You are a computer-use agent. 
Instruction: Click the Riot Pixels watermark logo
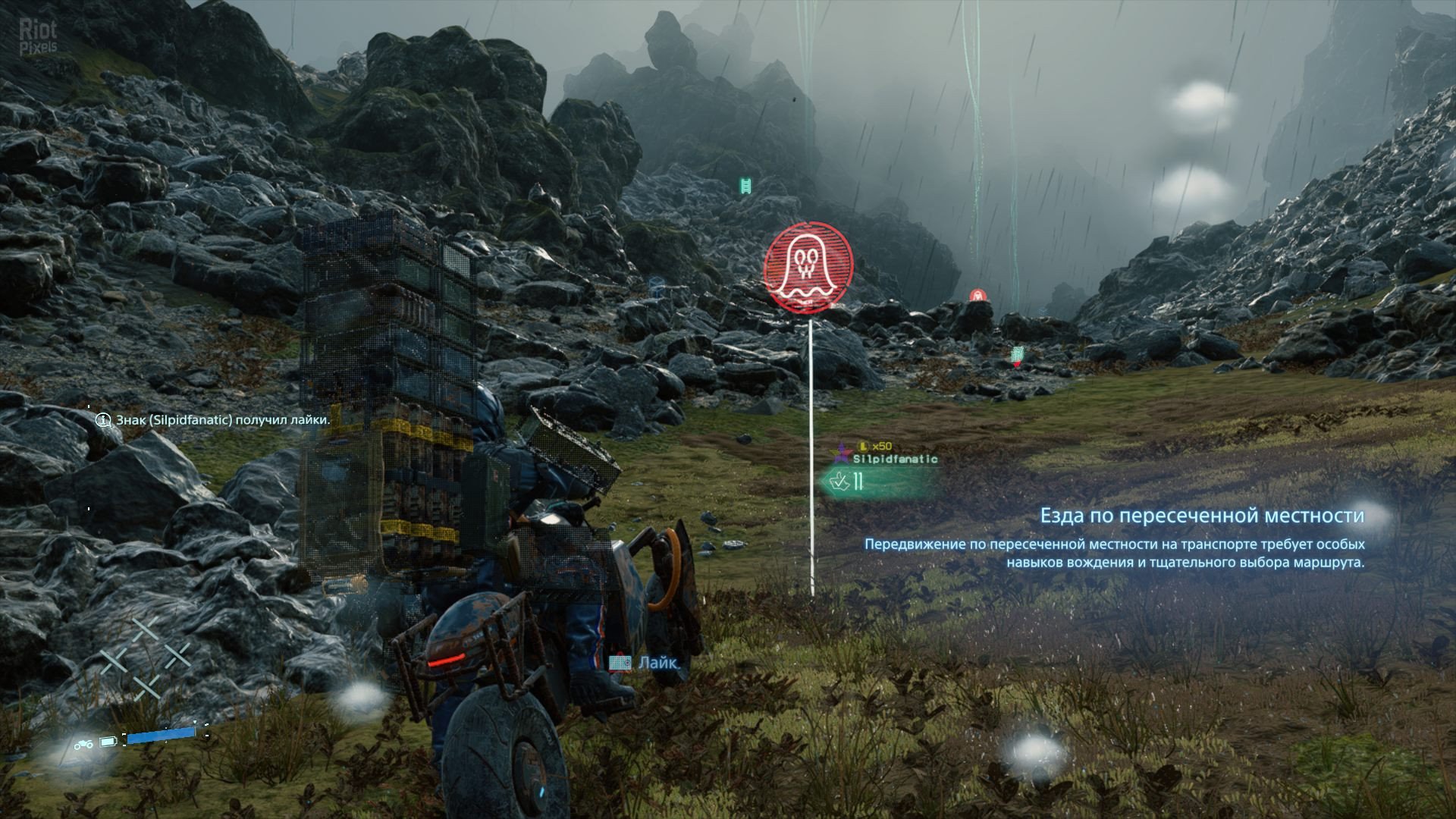pos(38,36)
